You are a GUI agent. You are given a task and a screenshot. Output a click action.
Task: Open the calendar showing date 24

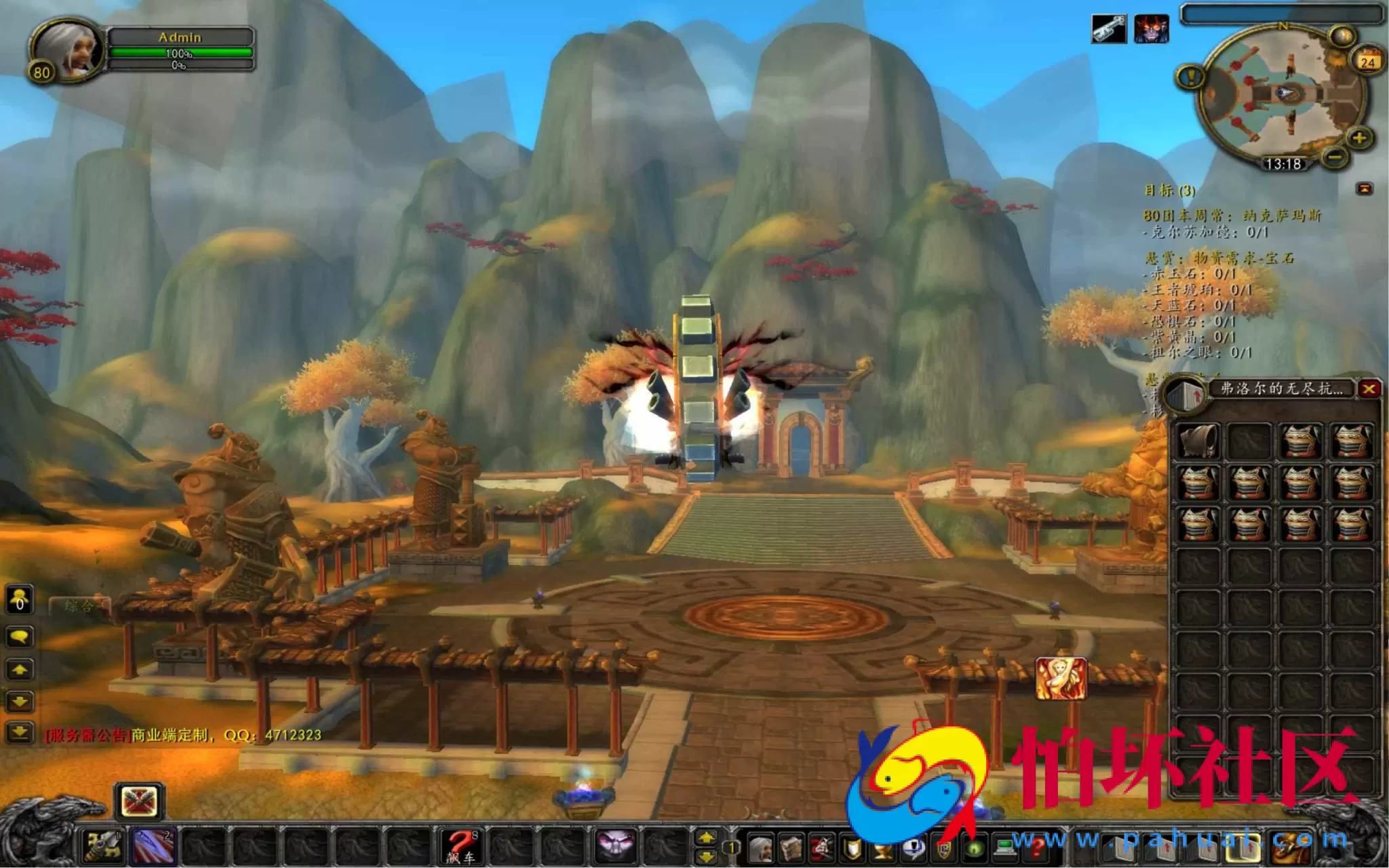point(1369,61)
